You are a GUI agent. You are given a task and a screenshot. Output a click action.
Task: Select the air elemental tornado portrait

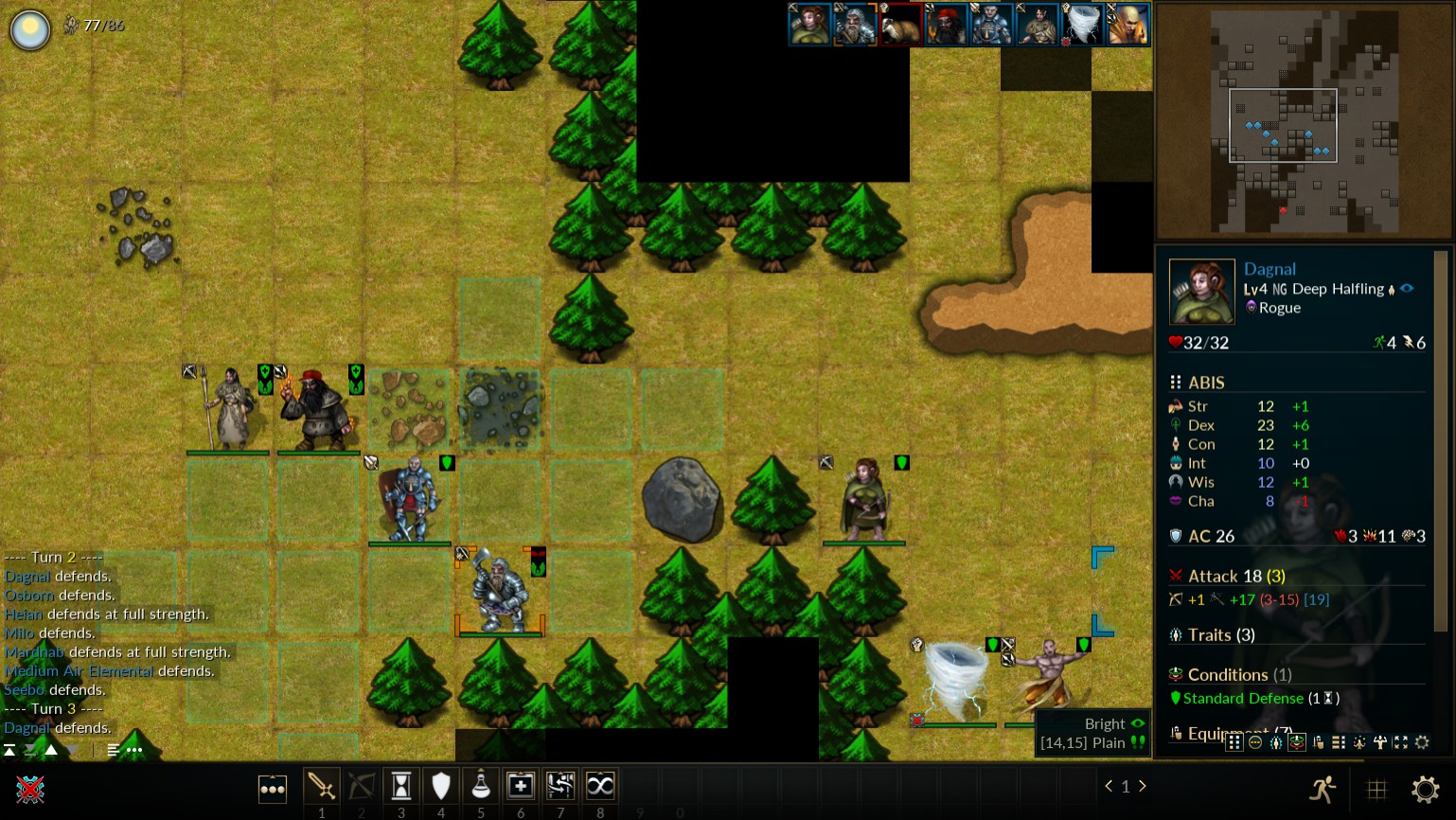click(x=1082, y=25)
